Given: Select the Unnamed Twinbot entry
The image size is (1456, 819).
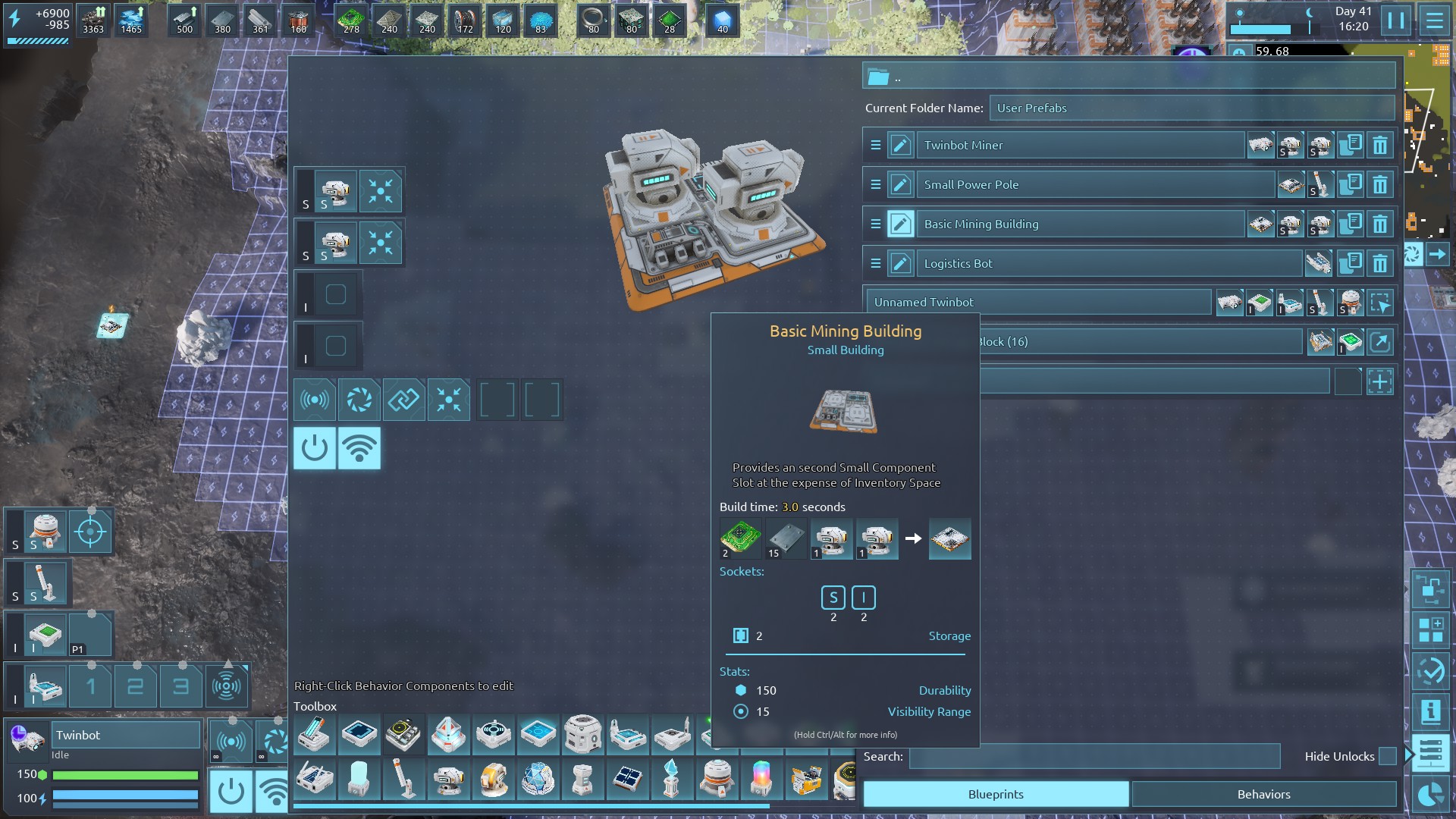Looking at the screenshot, I should pos(1037,302).
